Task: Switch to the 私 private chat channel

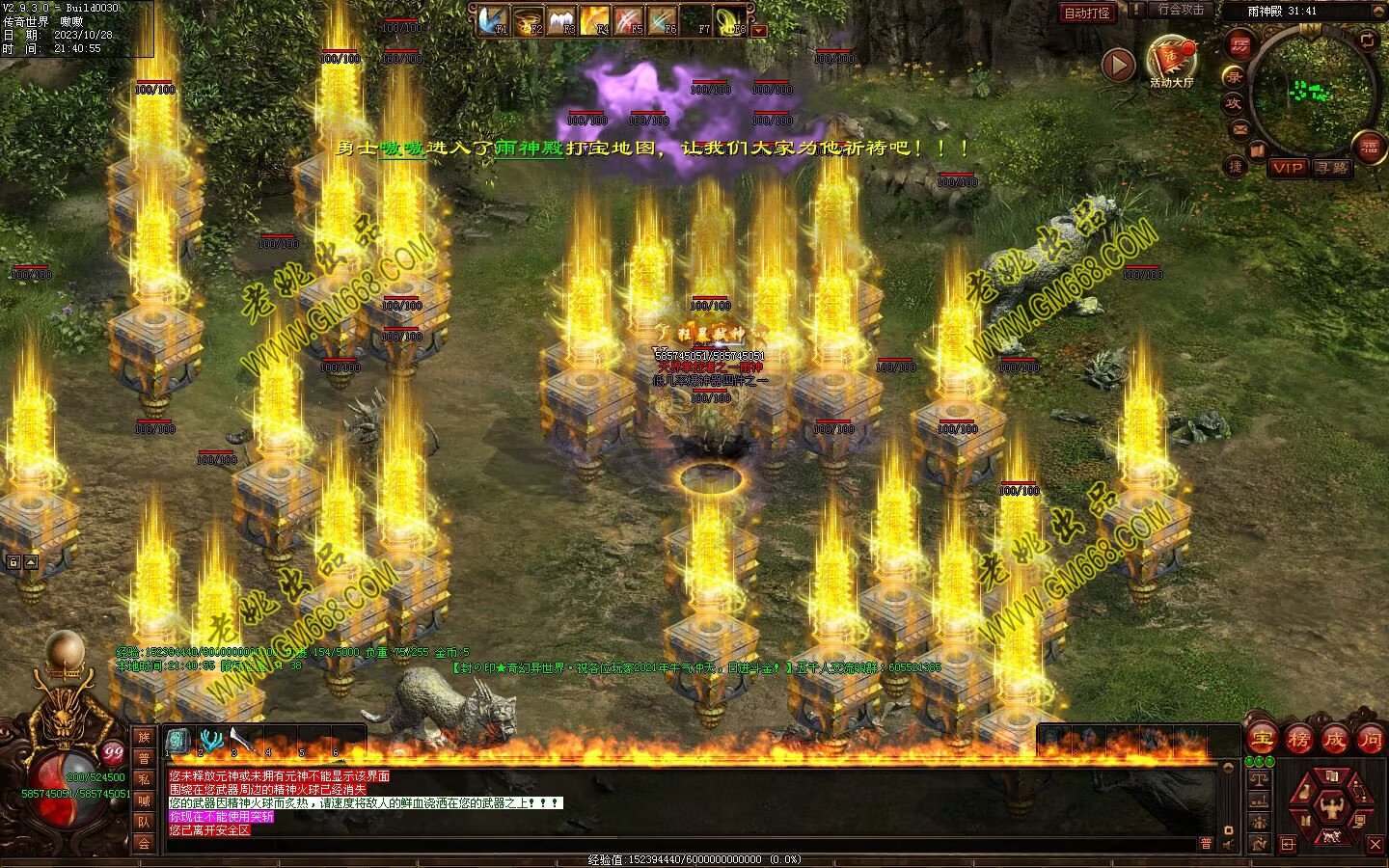Action: (x=144, y=779)
